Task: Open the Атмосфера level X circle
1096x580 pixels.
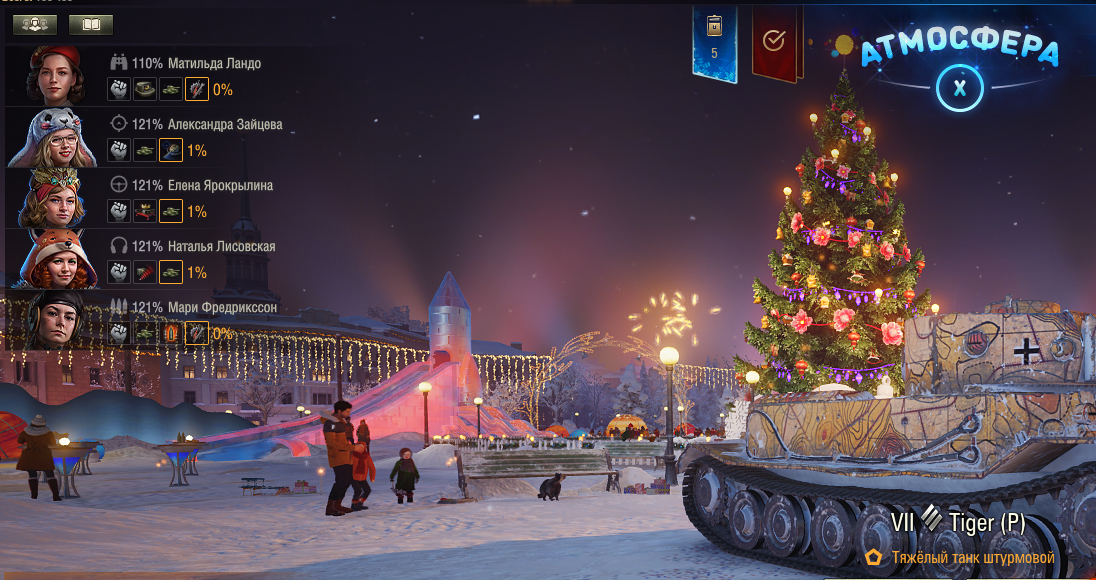Action: tap(960, 87)
